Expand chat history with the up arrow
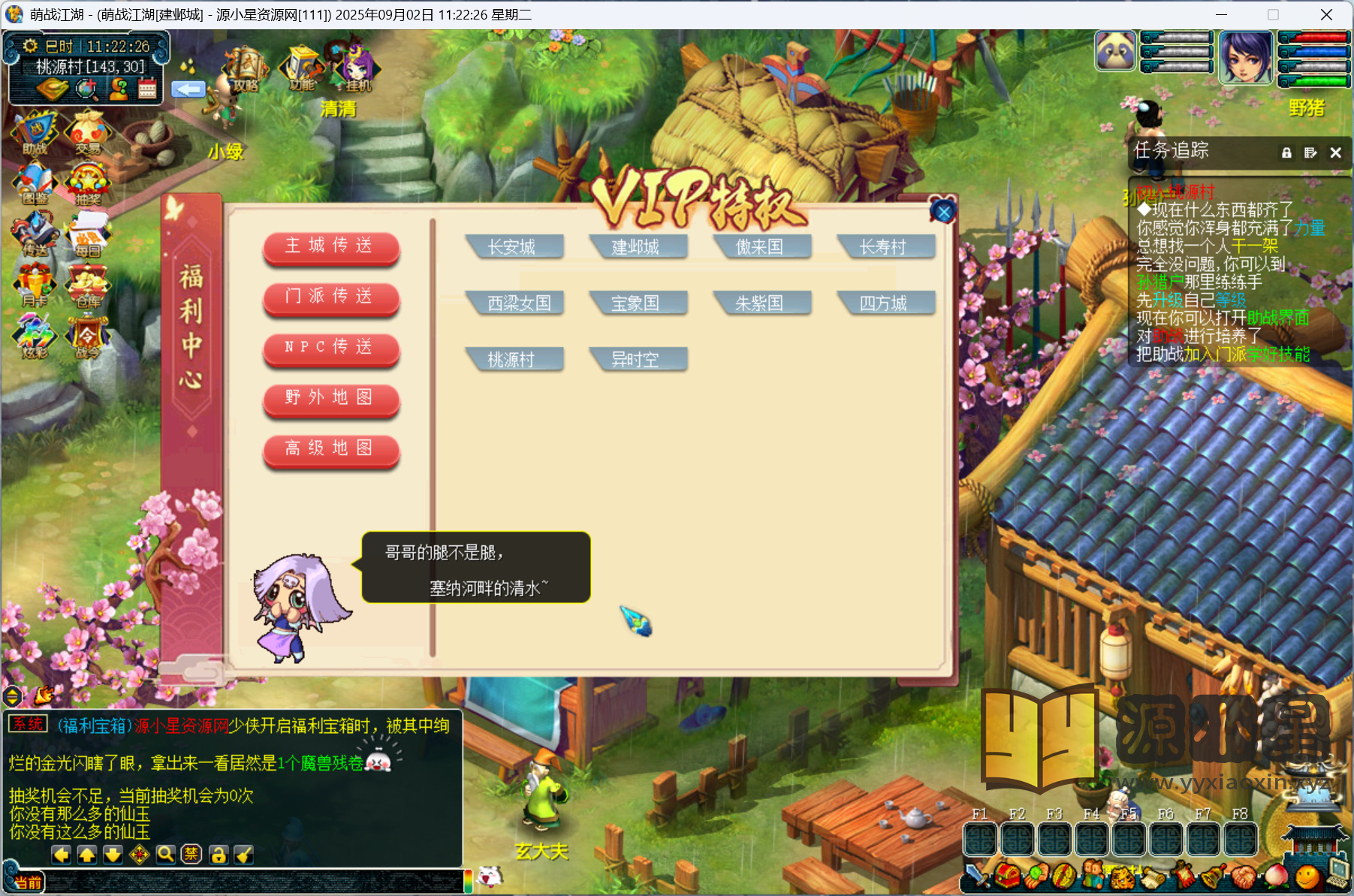This screenshot has height=896, width=1354. tap(87, 855)
